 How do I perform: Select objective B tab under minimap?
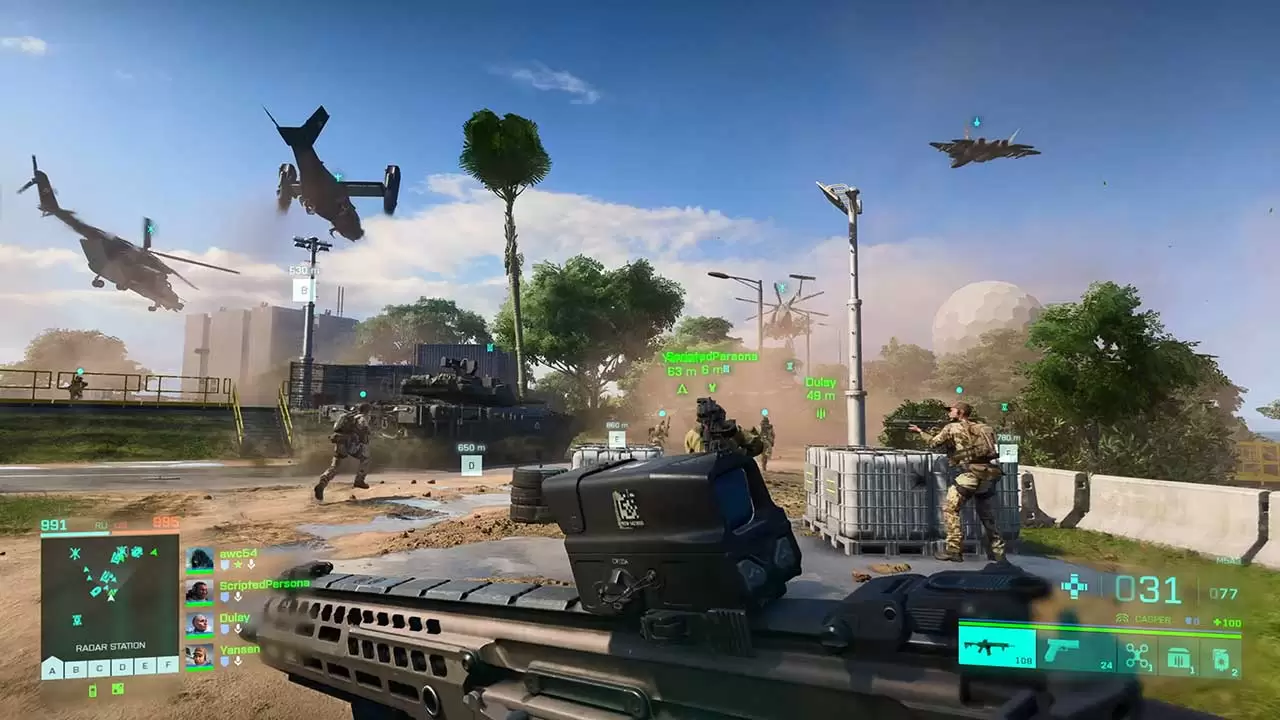(x=75, y=667)
